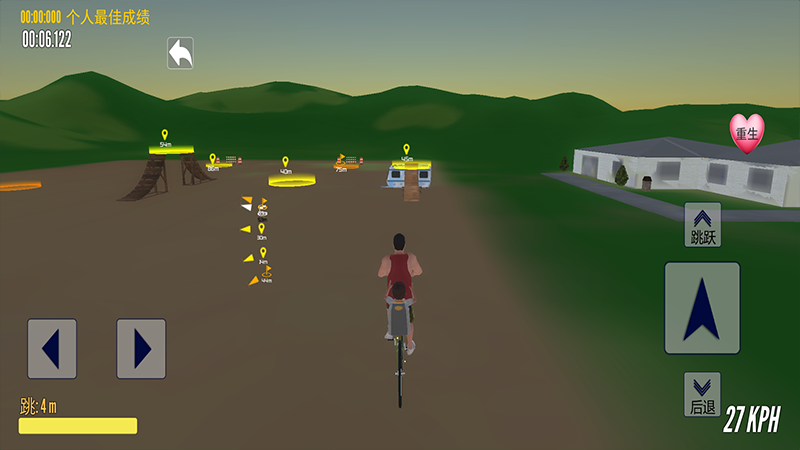The height and width of the screenshot is (450, 800).
Task: Hit the 跳跃 jump button
Action: [703, 225]
